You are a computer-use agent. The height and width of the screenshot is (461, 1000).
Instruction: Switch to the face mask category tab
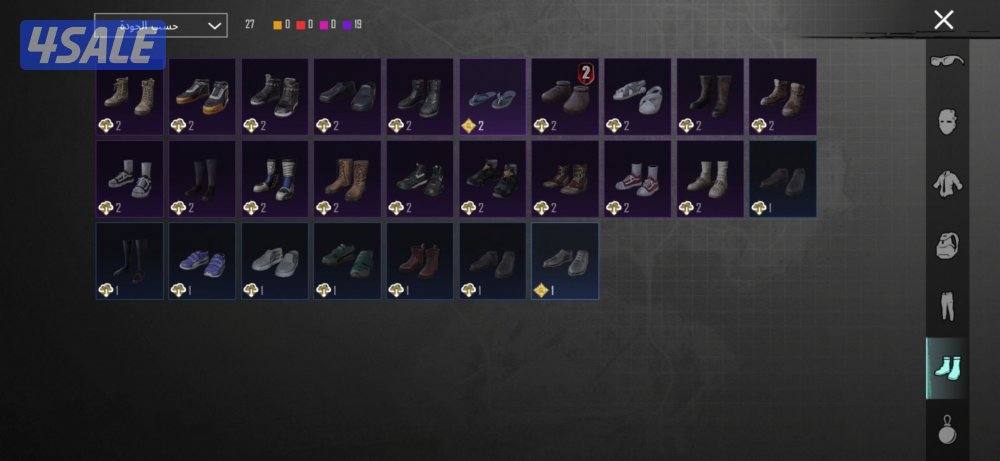pos(946,122)
